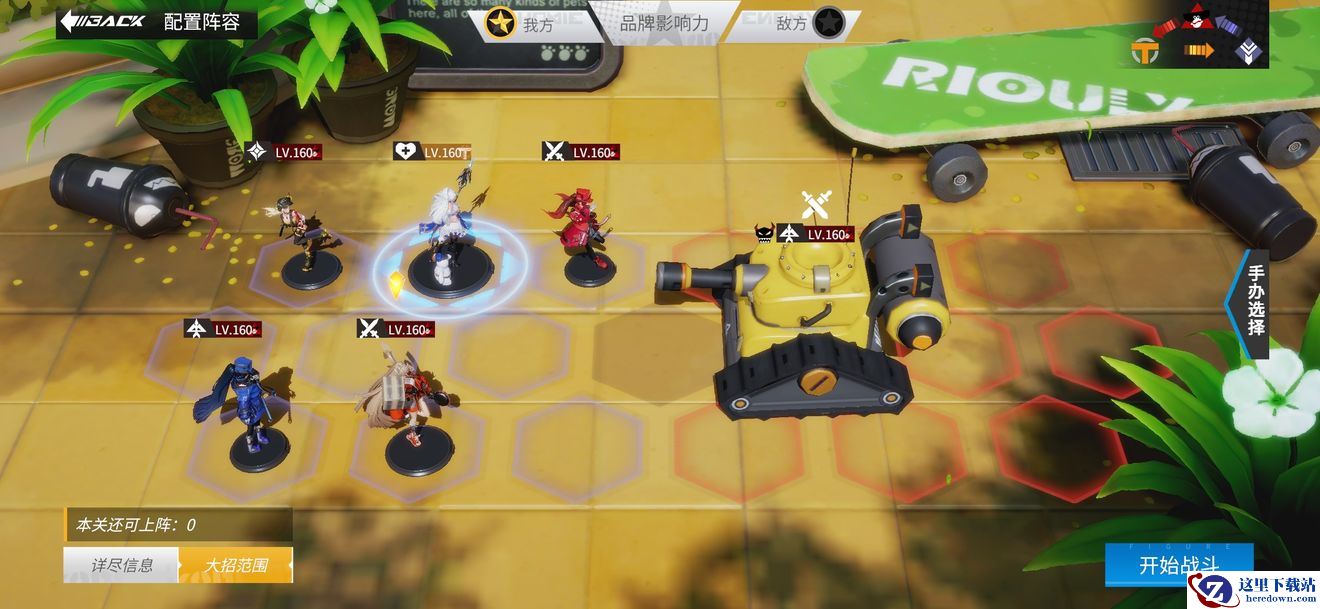Viewport: 1320px width, 609px height.
Task: Start the battle with 开始战斗
Action: tap(1179, 565)
